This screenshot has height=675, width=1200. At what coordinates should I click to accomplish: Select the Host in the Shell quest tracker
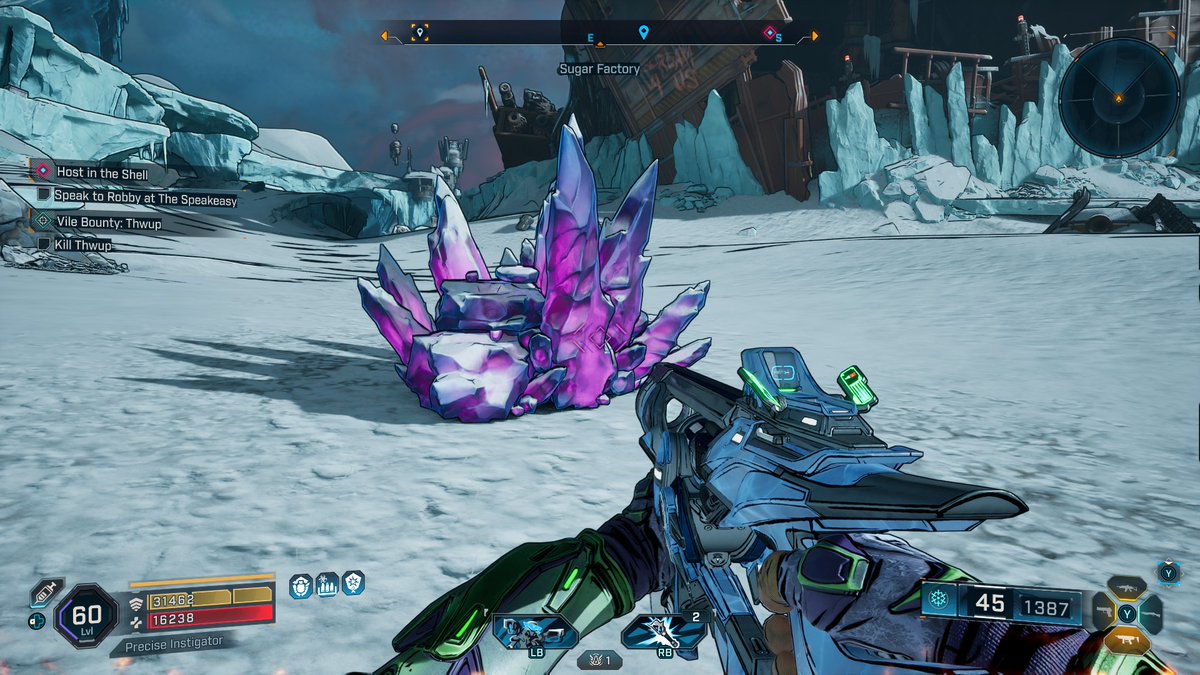(102, 173)
